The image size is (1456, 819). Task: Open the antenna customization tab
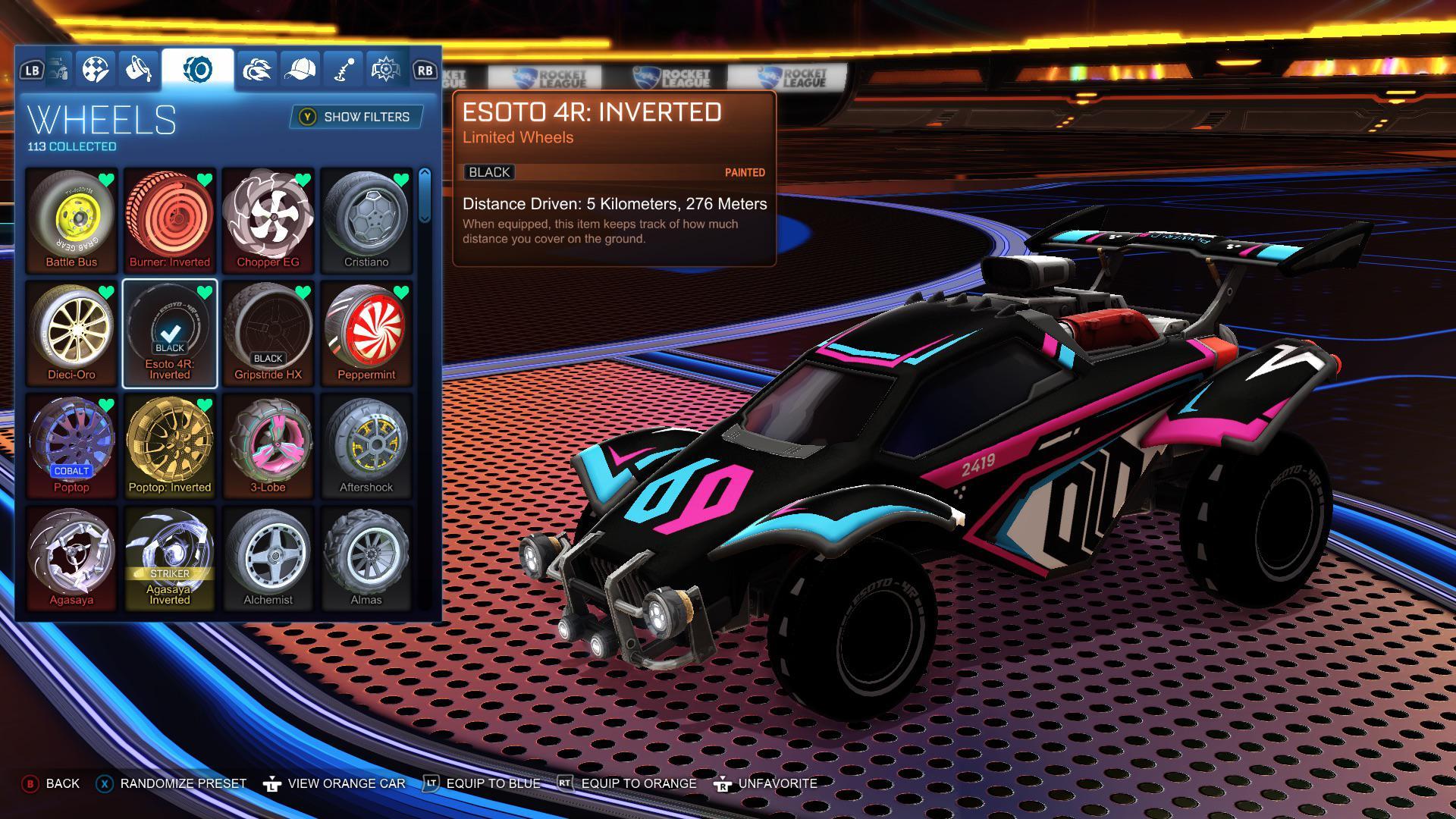click(342, 69)
